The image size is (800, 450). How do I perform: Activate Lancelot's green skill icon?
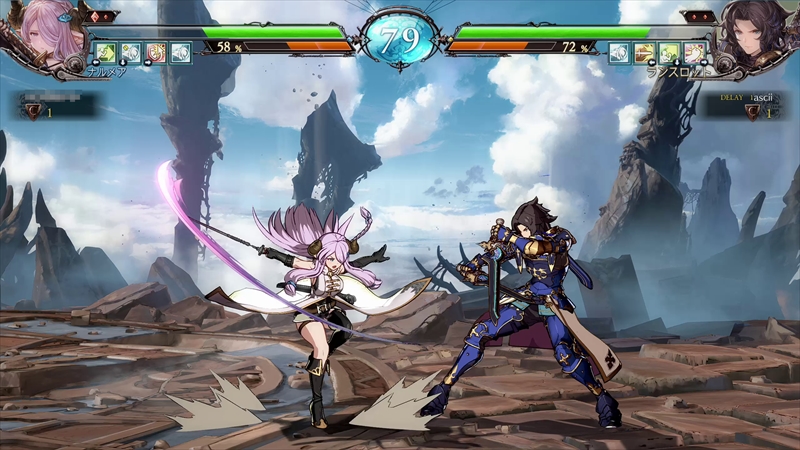[x=670, y=52]
